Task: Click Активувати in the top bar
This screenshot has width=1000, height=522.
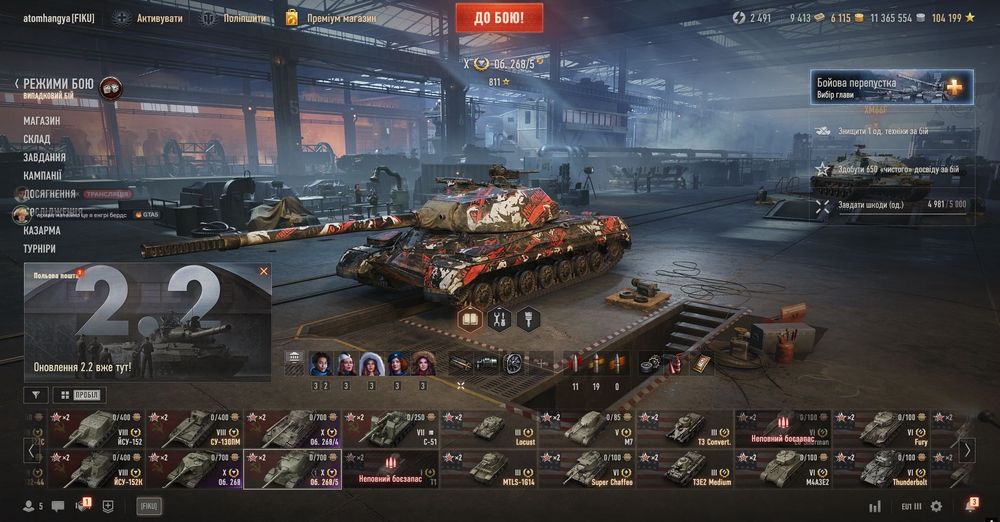Action: (x=150, y=18)
